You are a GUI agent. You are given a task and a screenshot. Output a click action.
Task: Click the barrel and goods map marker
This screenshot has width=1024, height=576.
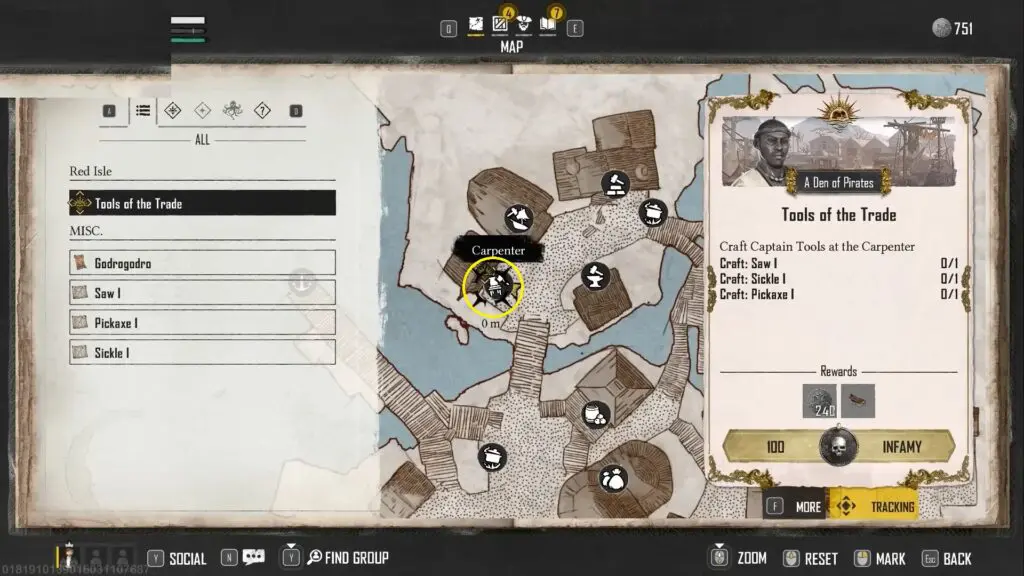pyautogui.click(x=596, y=412)
